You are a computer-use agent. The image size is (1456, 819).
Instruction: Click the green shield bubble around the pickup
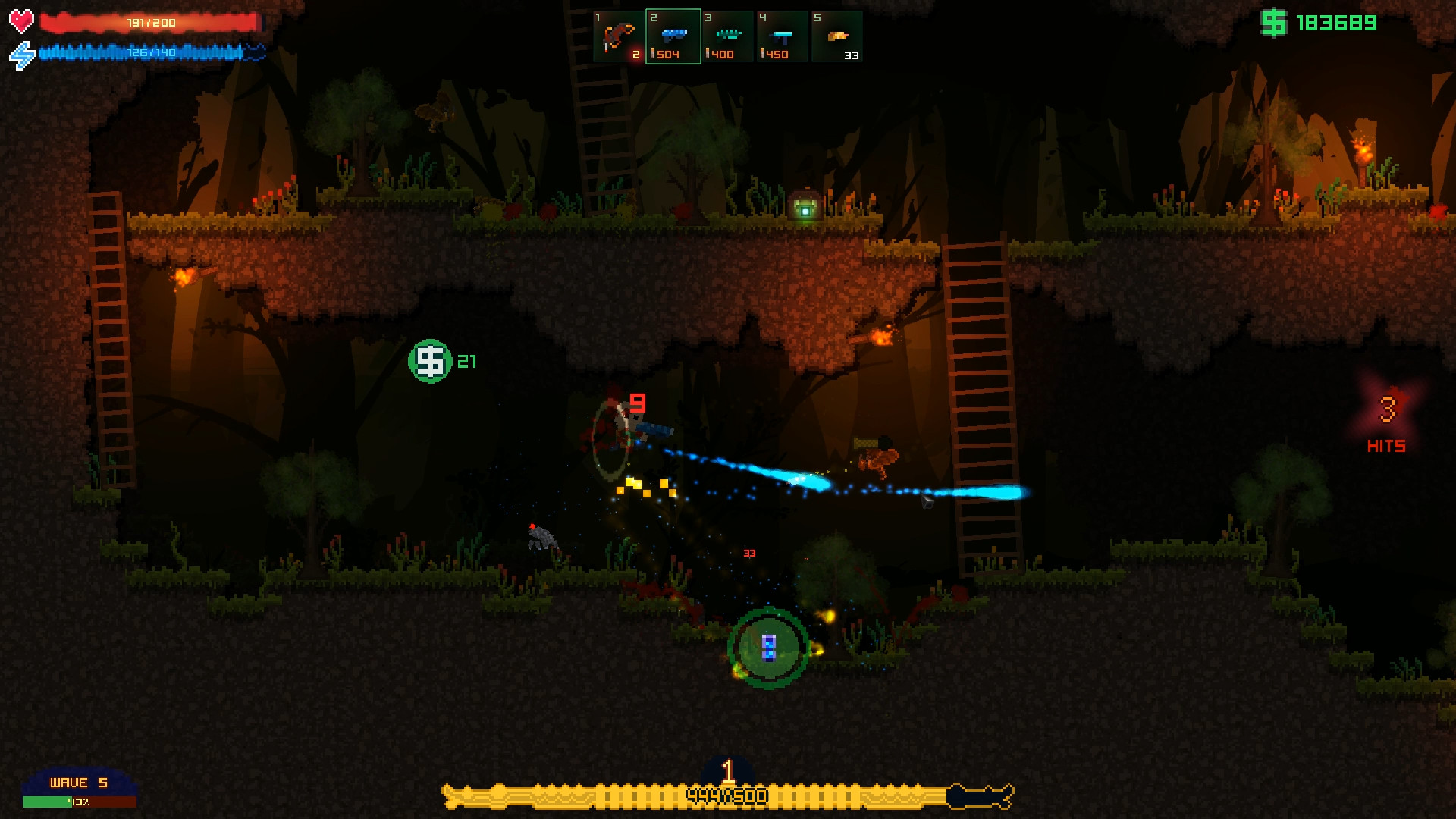coord(768,647)
